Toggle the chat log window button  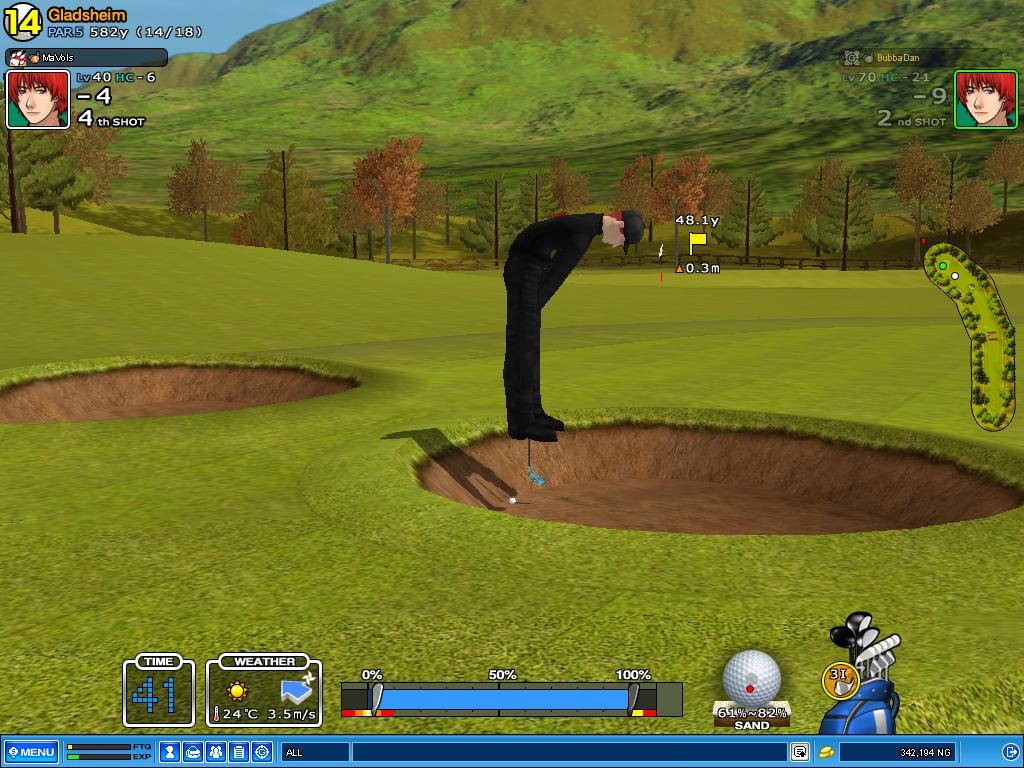[800, 752]
